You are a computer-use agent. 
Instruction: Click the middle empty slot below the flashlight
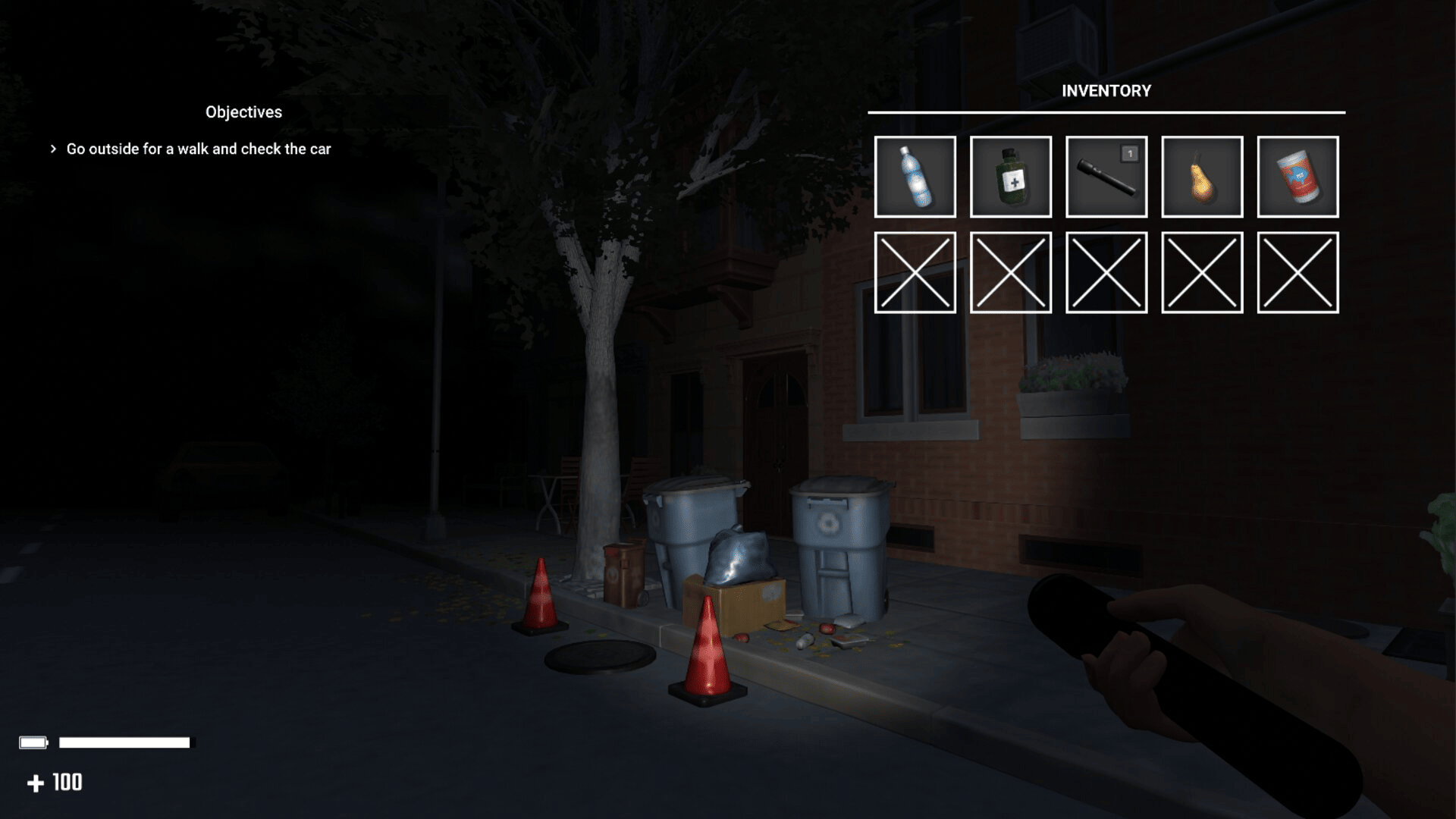click(1106, 274)
